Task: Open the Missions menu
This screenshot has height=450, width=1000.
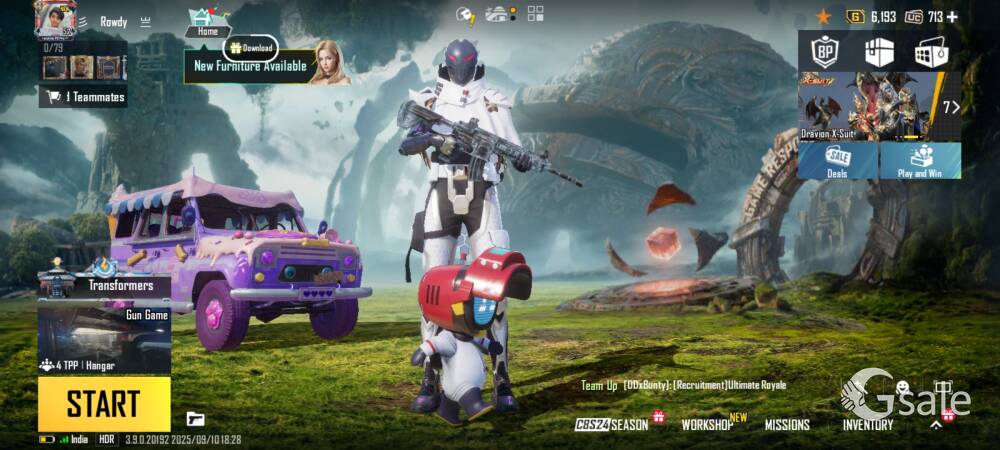Action: (787, 424)
